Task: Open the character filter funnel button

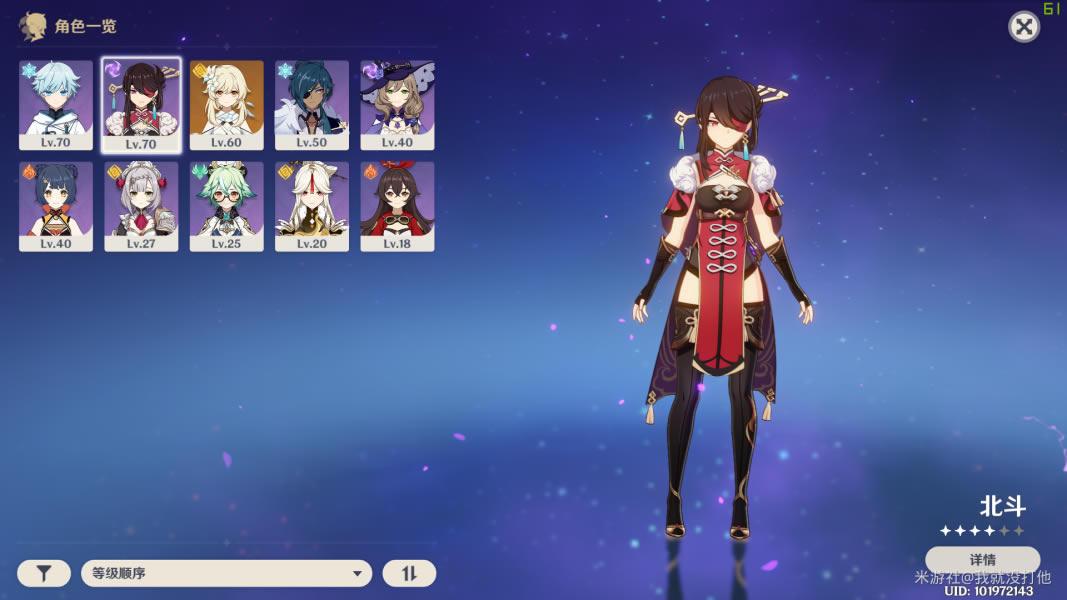Action: [x=44, y=573]
